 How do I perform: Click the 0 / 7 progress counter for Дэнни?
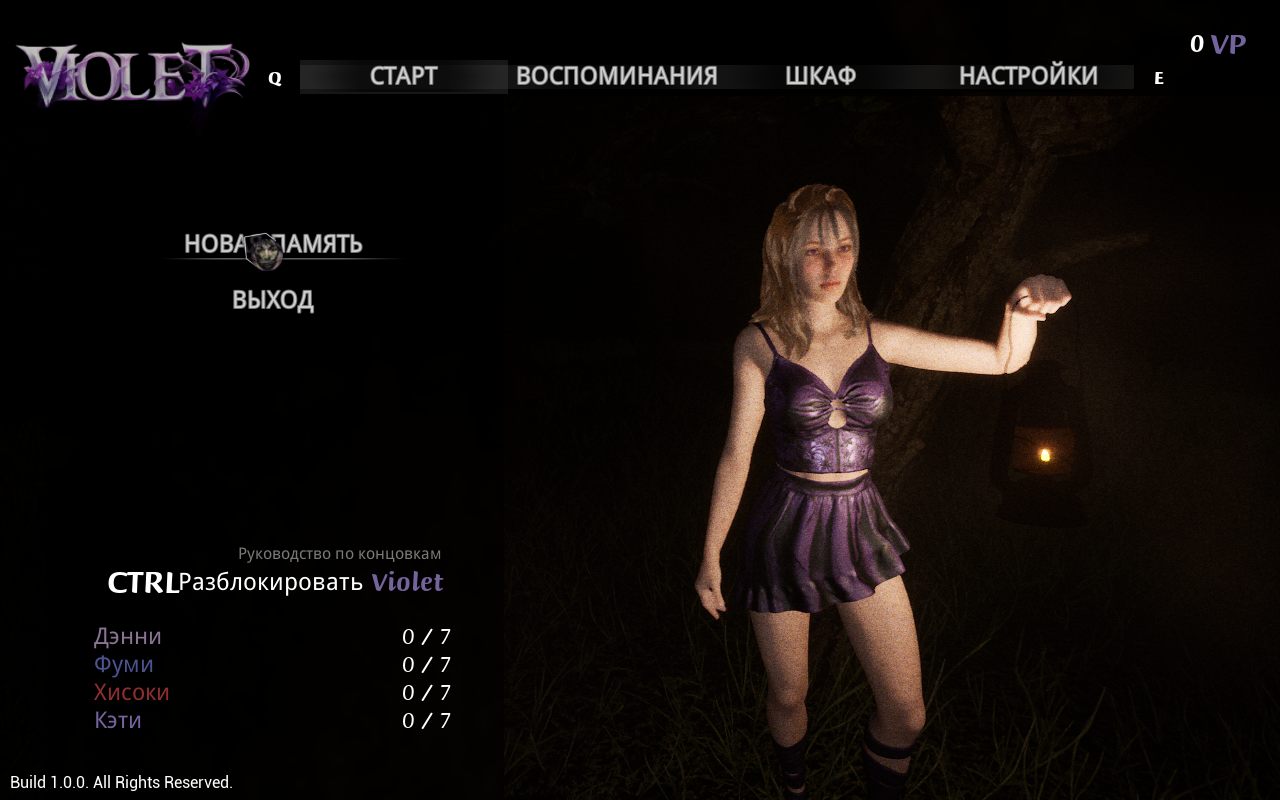pos(428,635)
